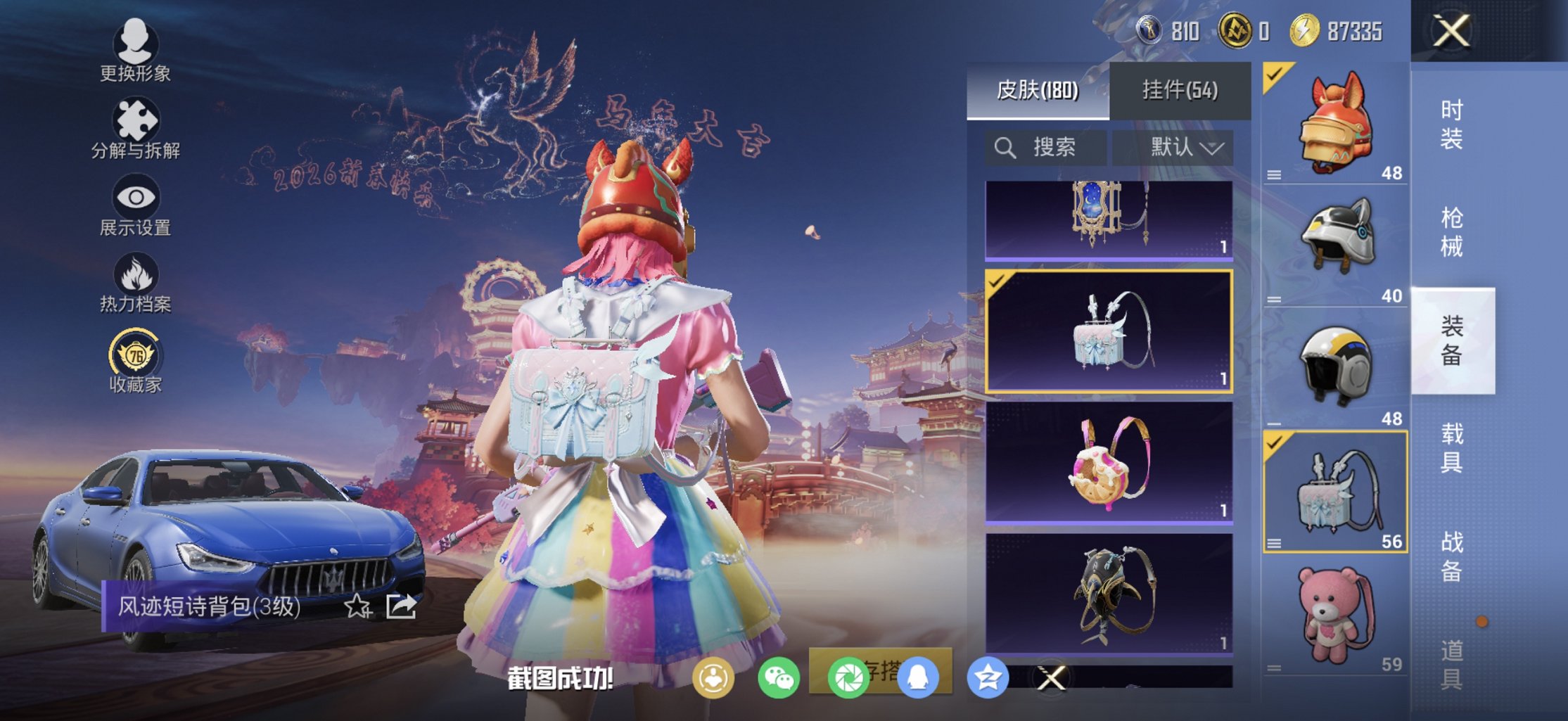The image size is (1568, 721).
Task: Favorite the backpack with the star icon
Action: point(357,606)
